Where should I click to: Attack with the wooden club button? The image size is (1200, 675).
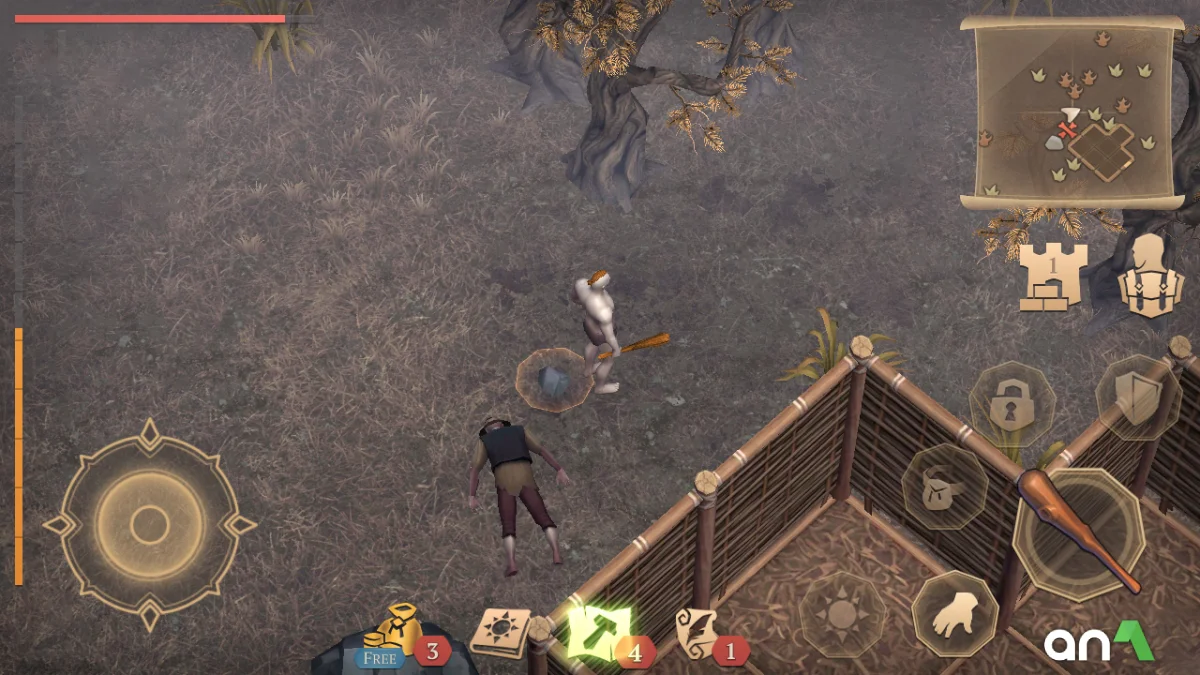coord(1078,532)
